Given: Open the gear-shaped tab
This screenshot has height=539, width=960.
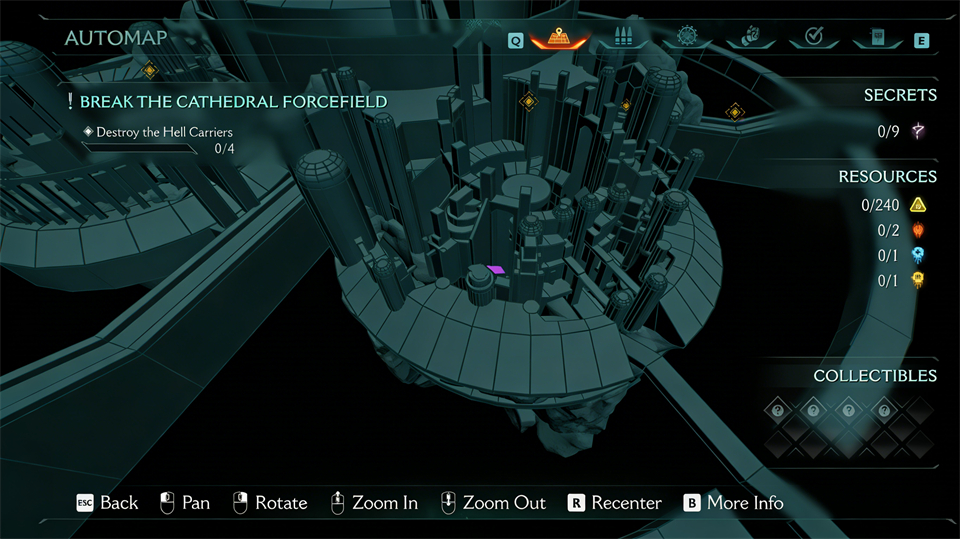Looking at the screenshot, I should (687, 39).
